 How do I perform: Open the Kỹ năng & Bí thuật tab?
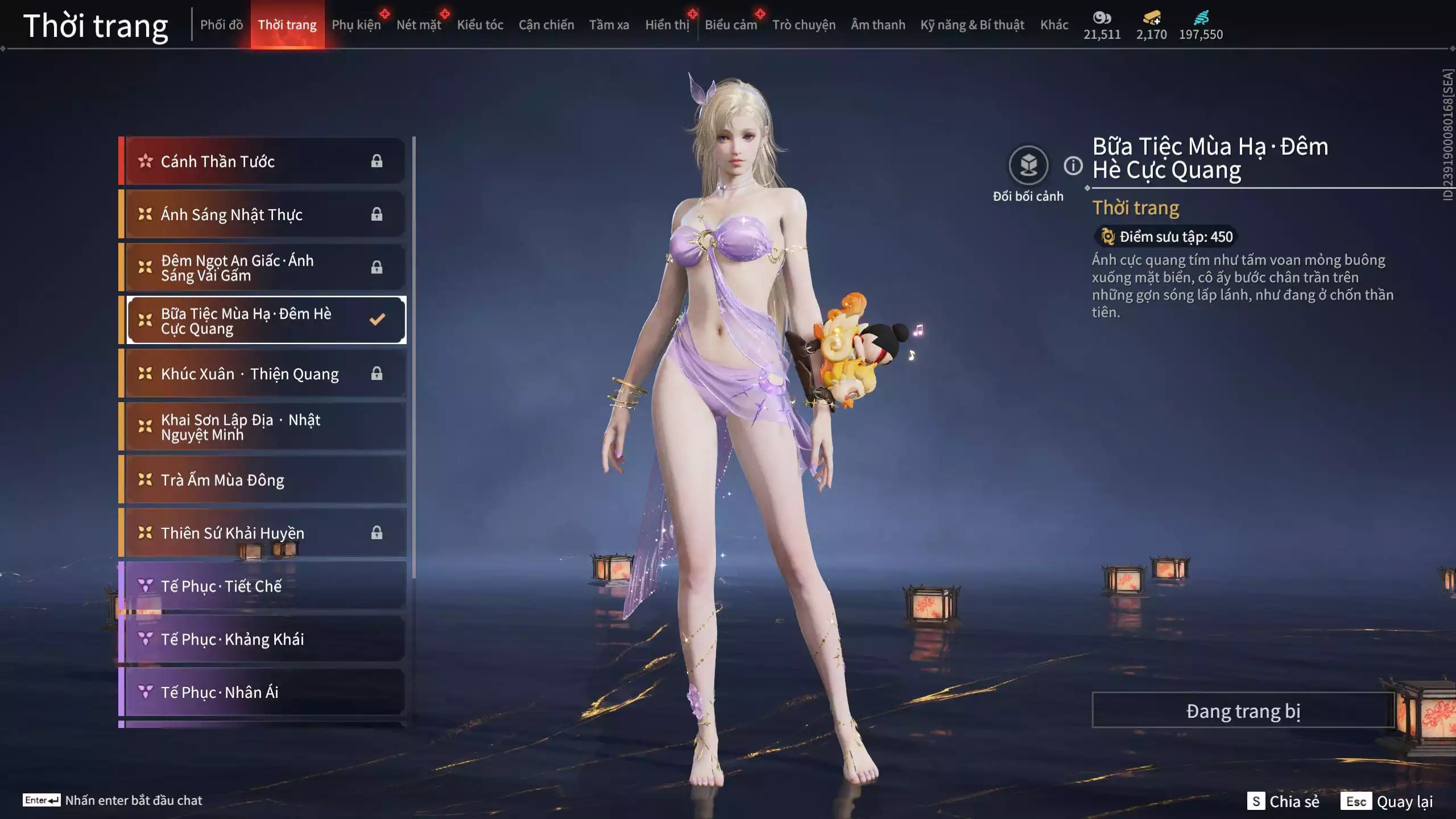972,25
